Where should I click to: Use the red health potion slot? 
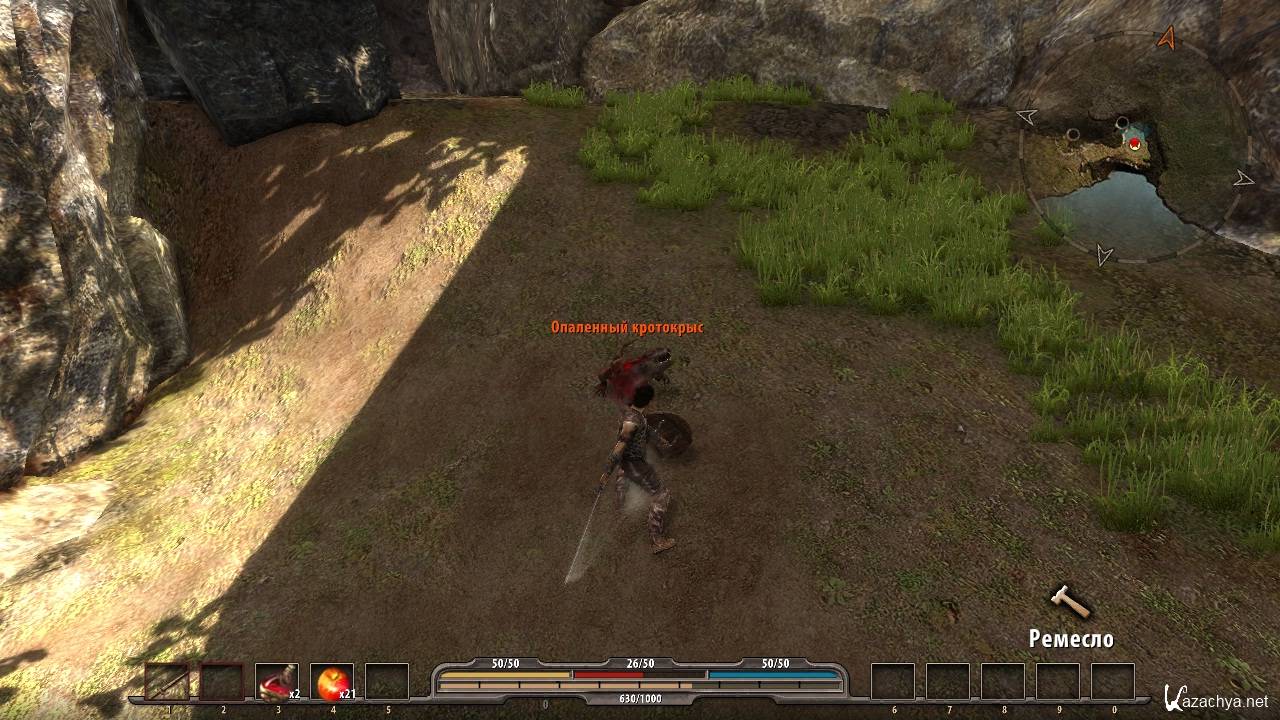[277, 681]
